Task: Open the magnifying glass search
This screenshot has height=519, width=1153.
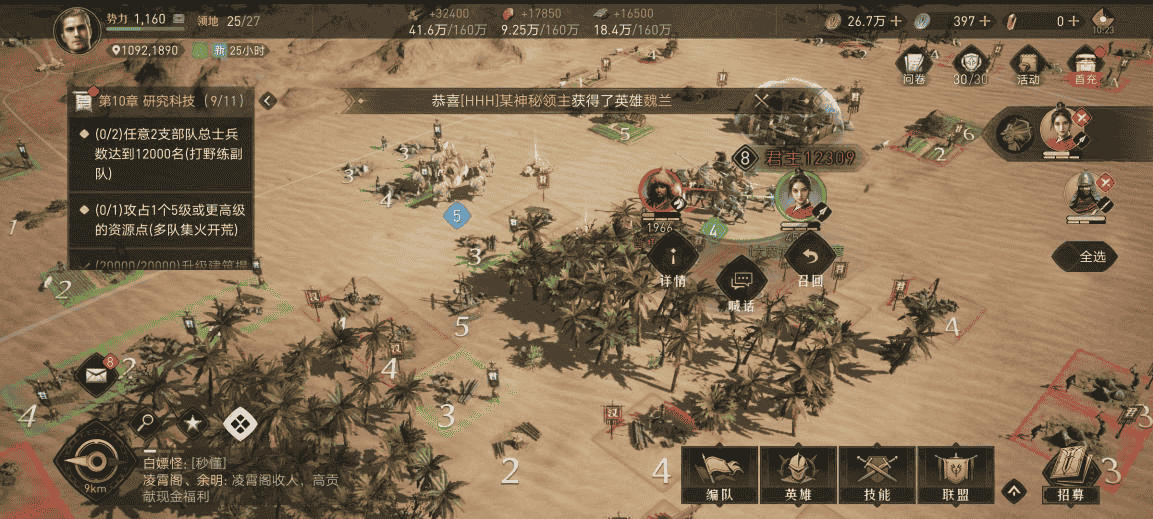Action: [146, 423]
